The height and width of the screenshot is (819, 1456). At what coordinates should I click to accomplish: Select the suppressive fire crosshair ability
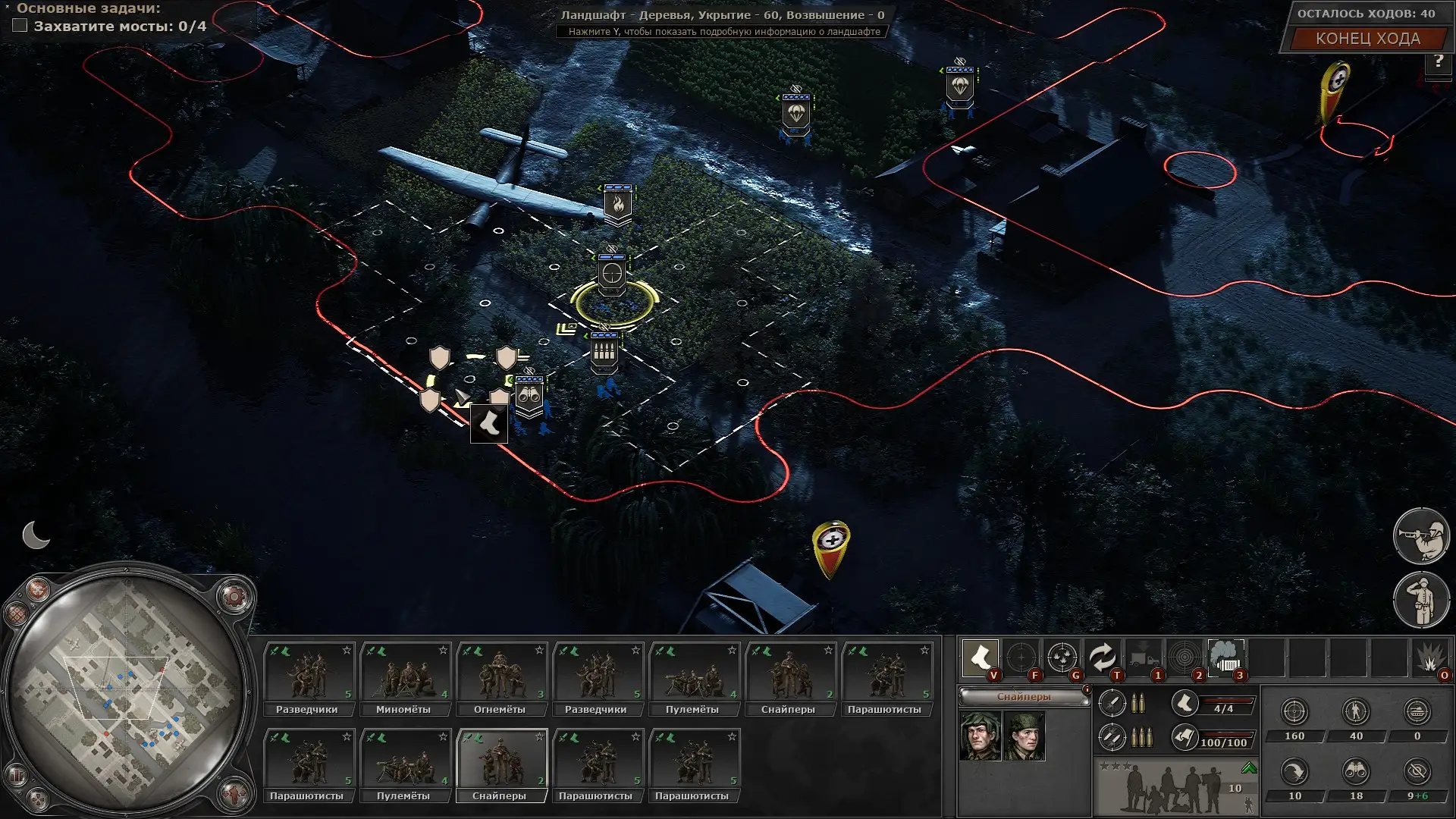(1062, 657)
